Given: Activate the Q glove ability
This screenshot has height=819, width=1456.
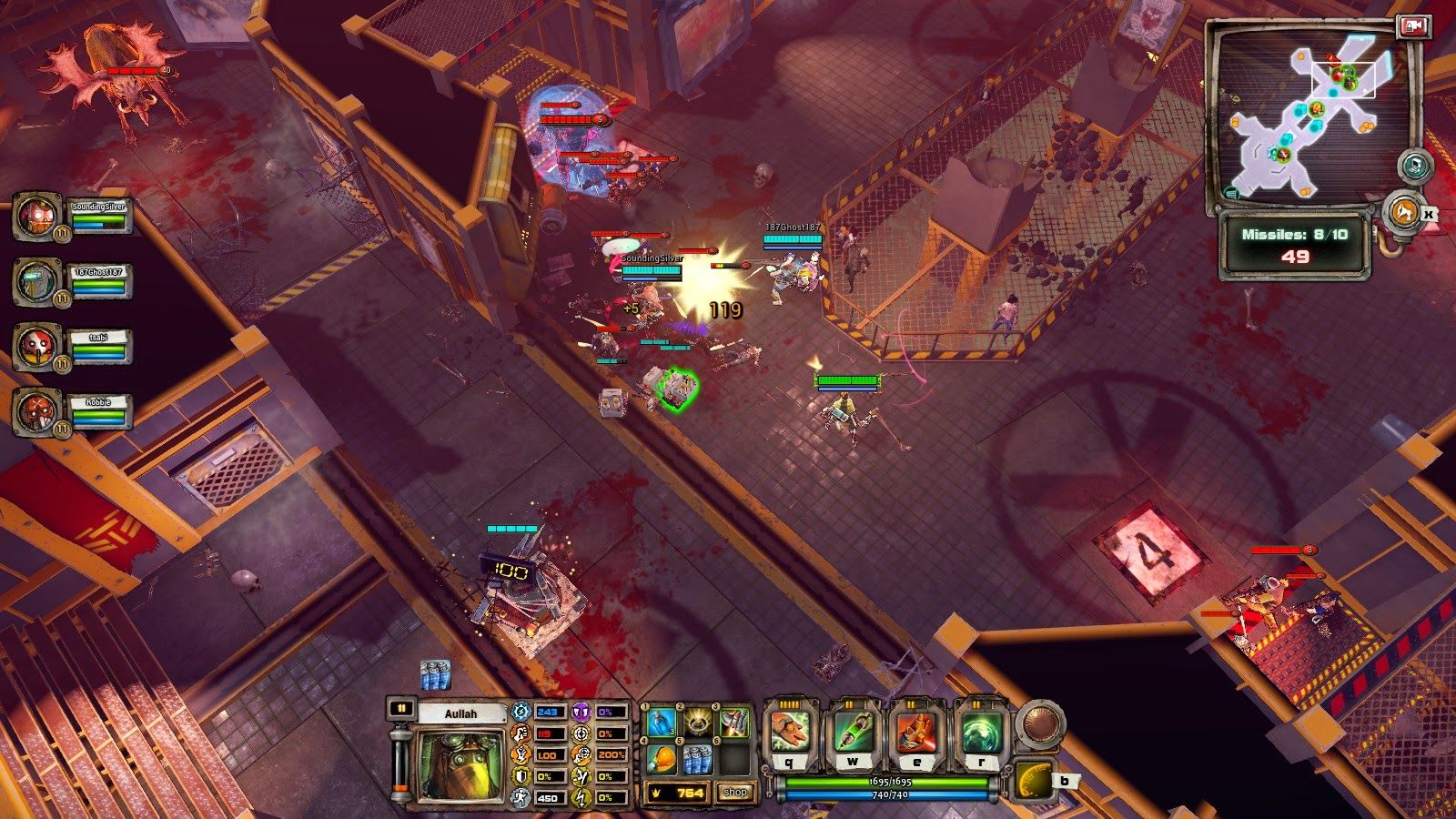Looking at the screenshot, I should [x=790, y=733].
